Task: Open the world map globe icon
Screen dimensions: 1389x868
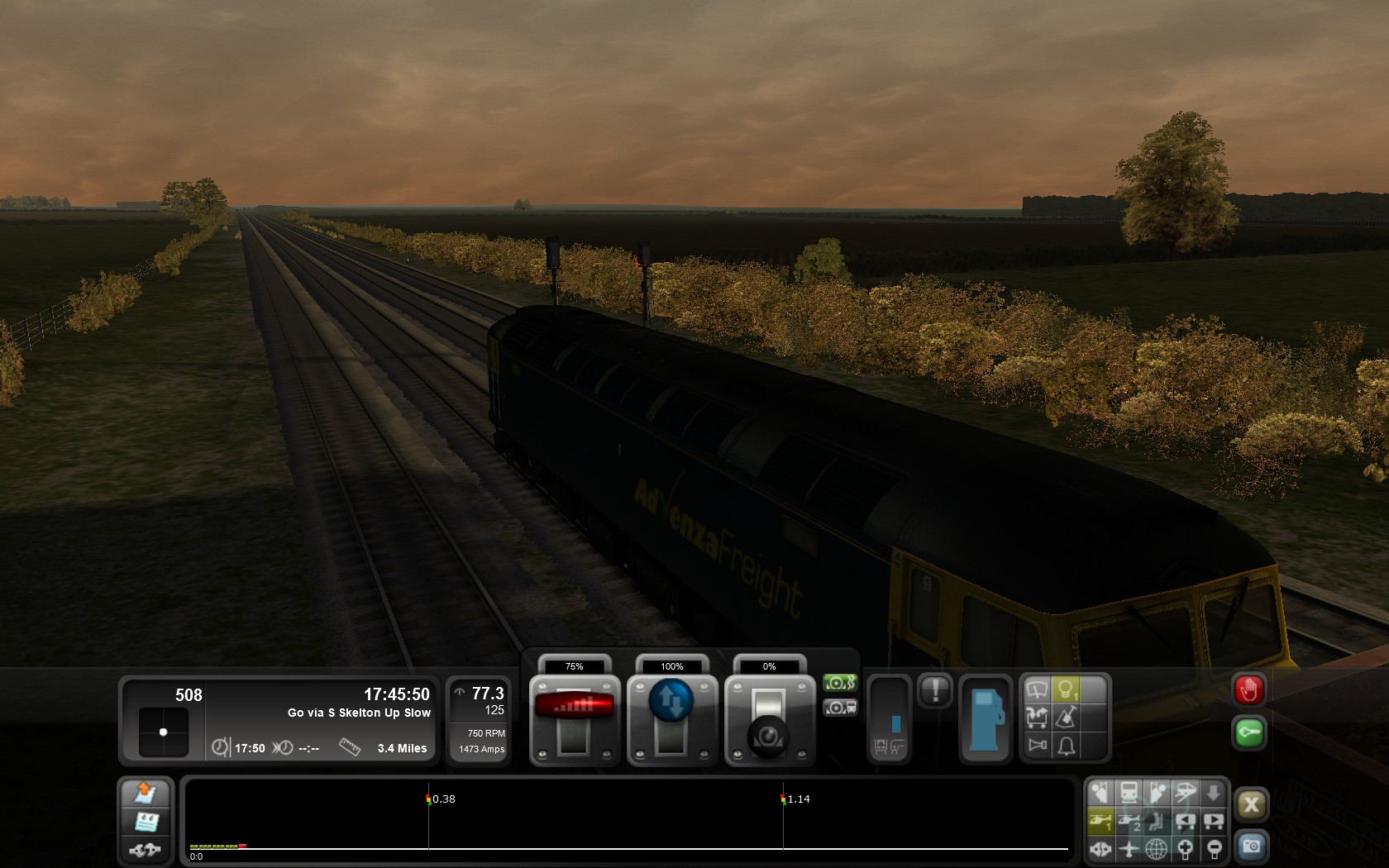Action: click(1156, 848)
